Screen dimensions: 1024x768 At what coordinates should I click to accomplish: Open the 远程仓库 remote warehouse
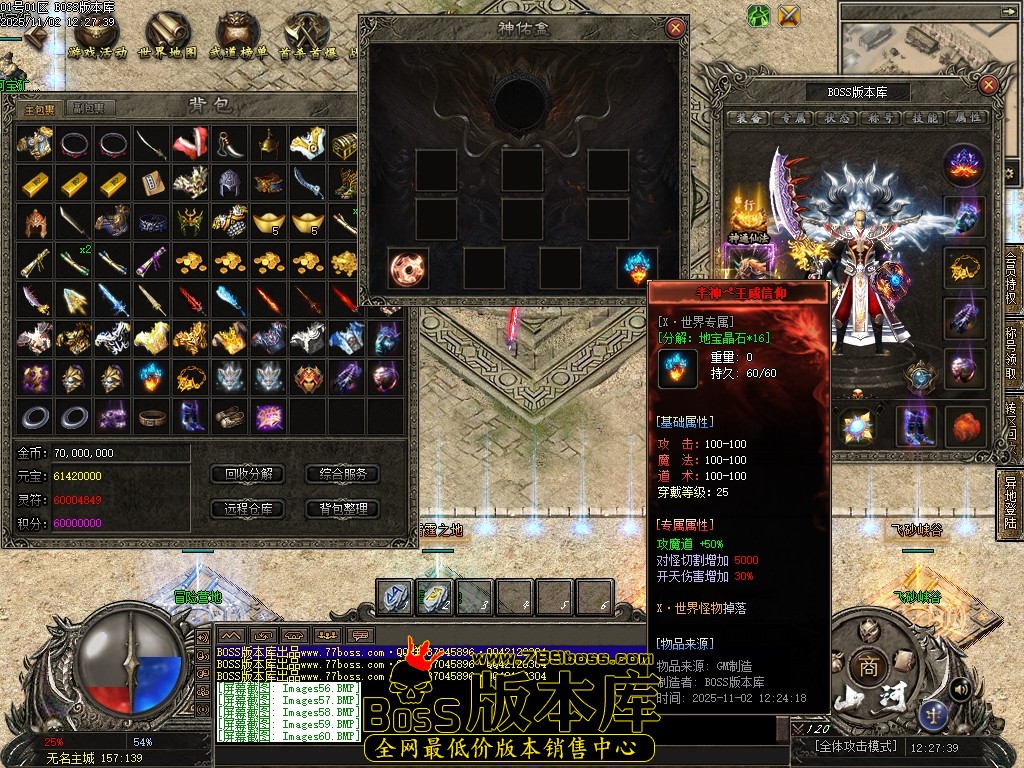click(x=248, y=509)
